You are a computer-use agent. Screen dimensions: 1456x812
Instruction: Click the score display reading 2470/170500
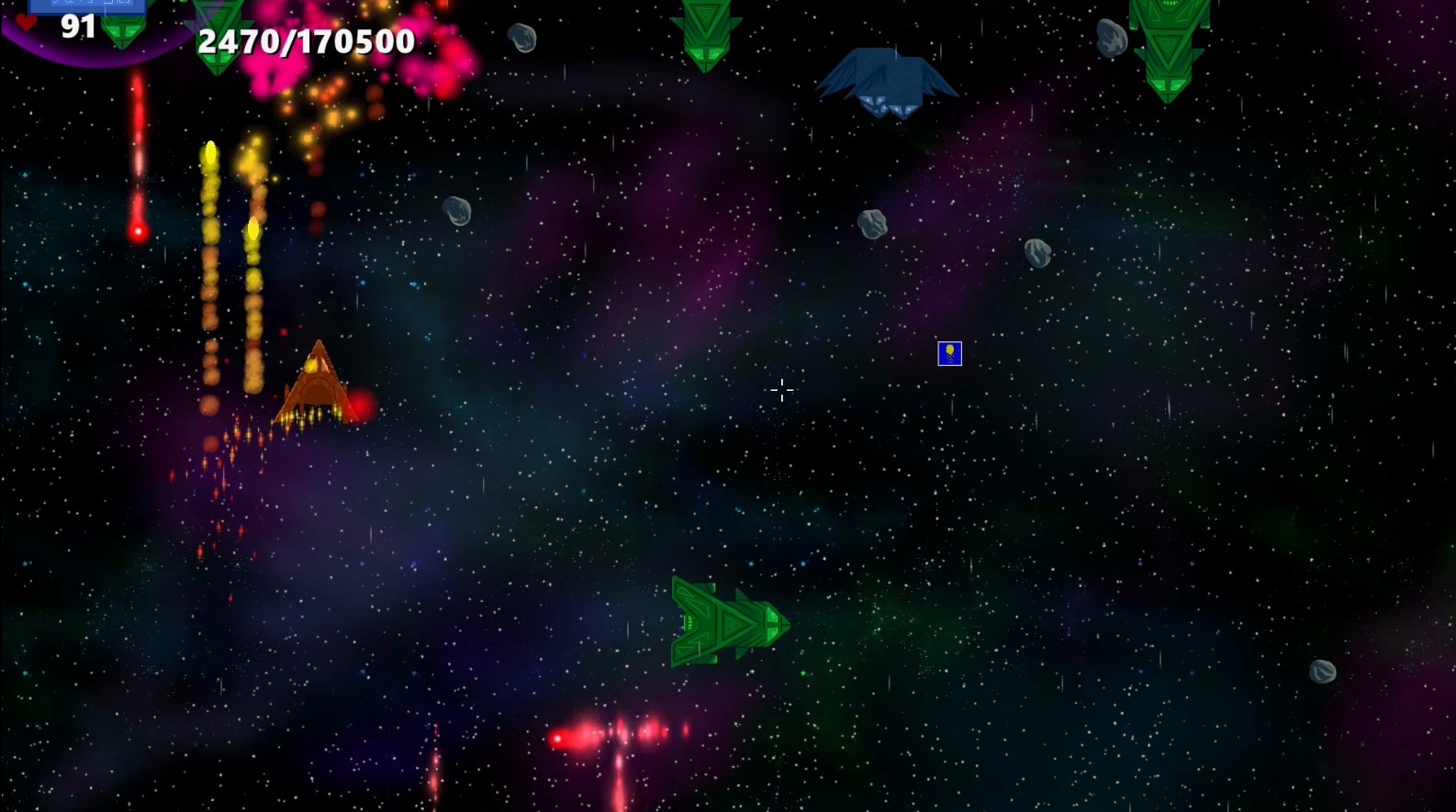click(306, 40)
